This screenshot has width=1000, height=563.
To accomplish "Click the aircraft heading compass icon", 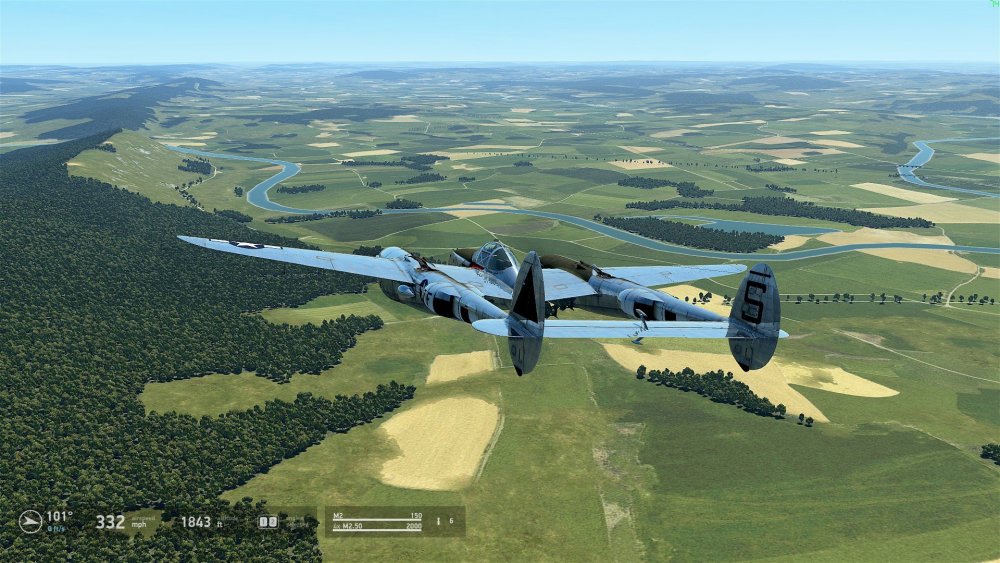I will [x=30, y=521].
